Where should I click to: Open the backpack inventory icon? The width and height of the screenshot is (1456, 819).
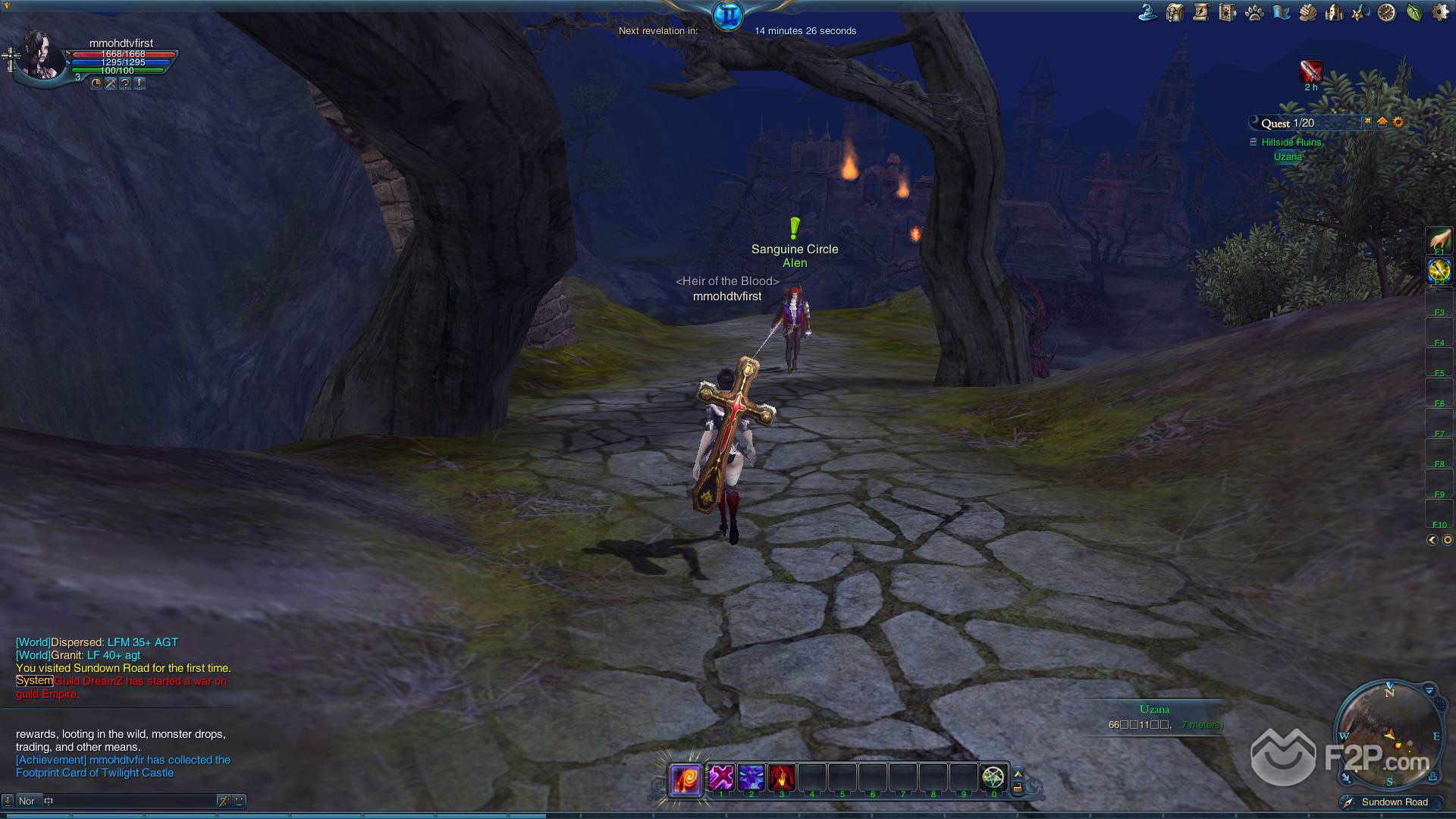(x=1175, y=12)
